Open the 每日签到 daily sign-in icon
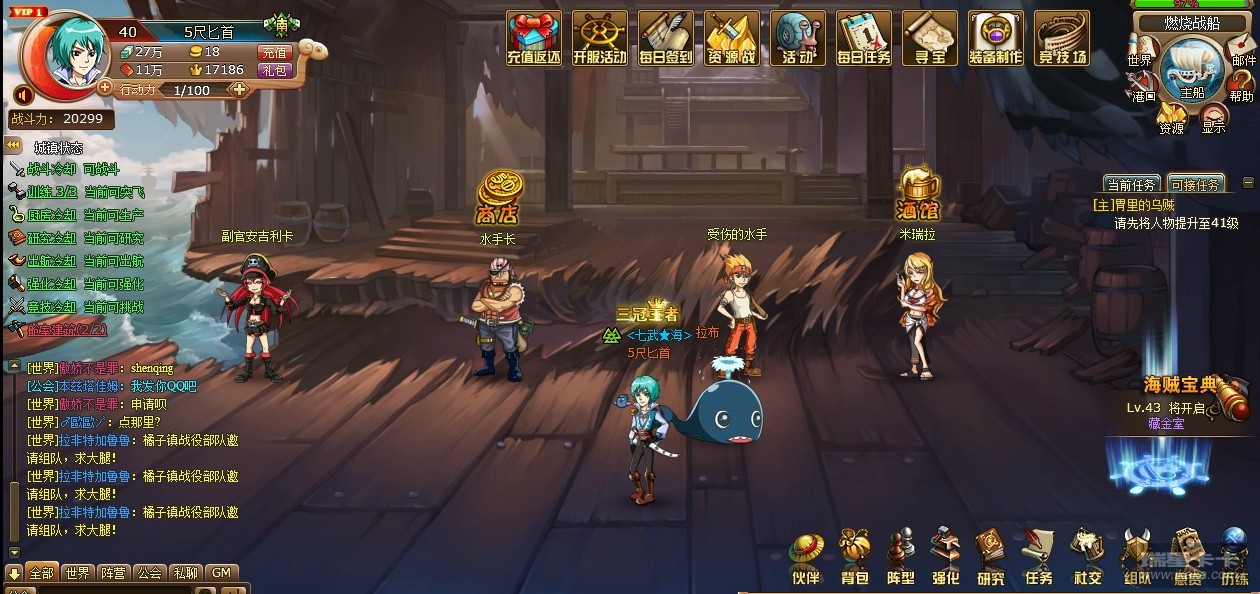1260x594 pixels. (665, 38)
